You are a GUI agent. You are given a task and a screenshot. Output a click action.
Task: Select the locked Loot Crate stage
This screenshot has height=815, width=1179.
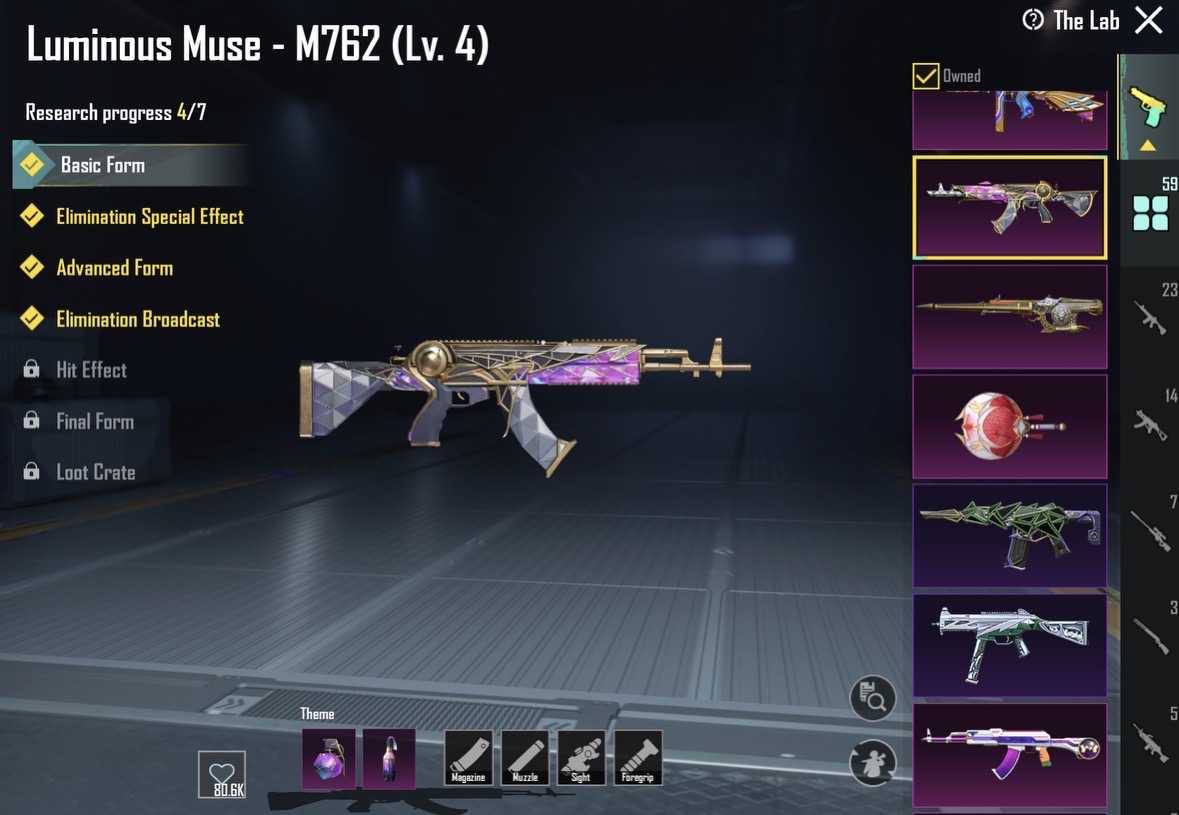[x=95, y=473]
